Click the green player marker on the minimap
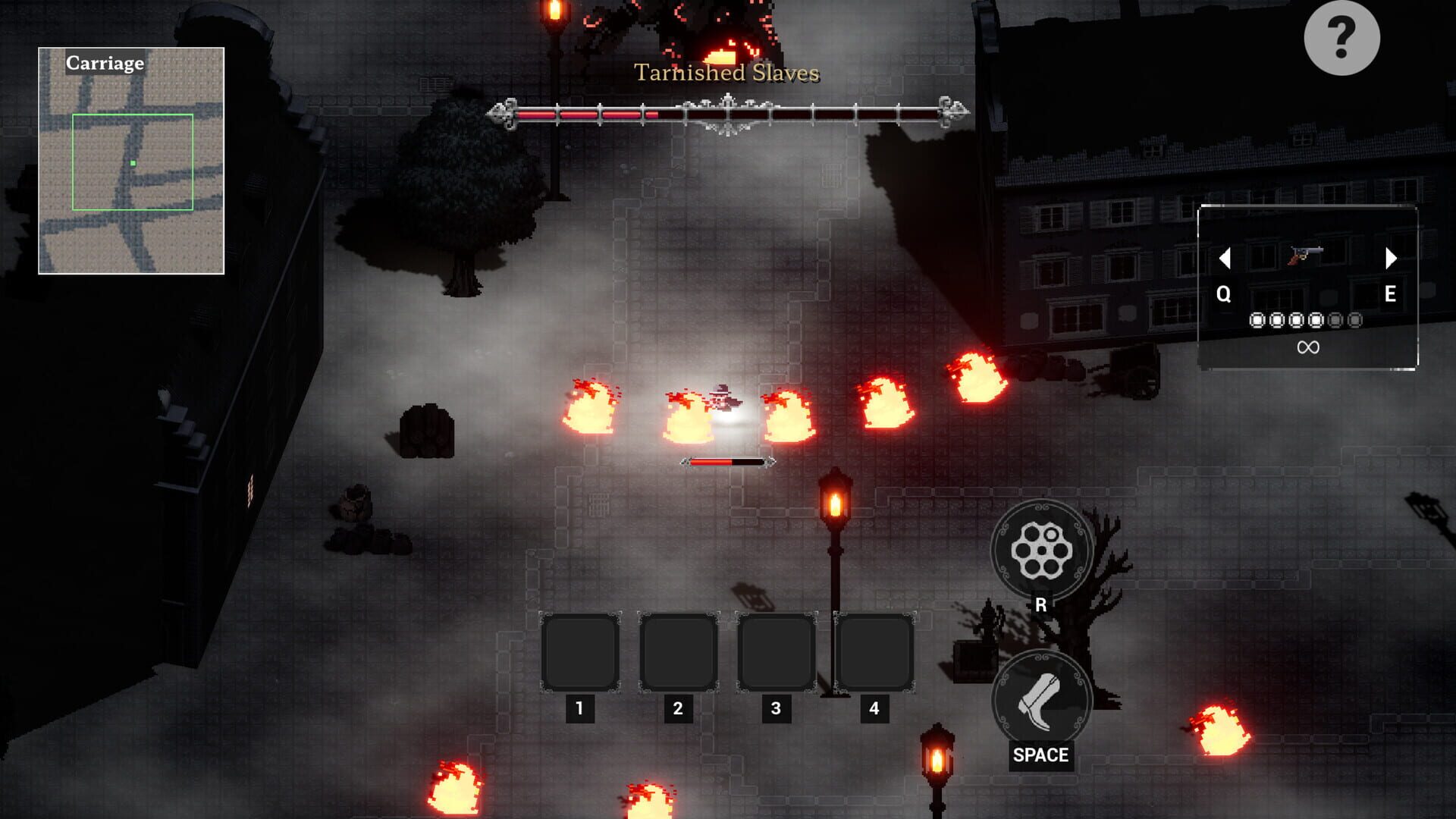Screen dimensions: 1456x819 point(132,162)
